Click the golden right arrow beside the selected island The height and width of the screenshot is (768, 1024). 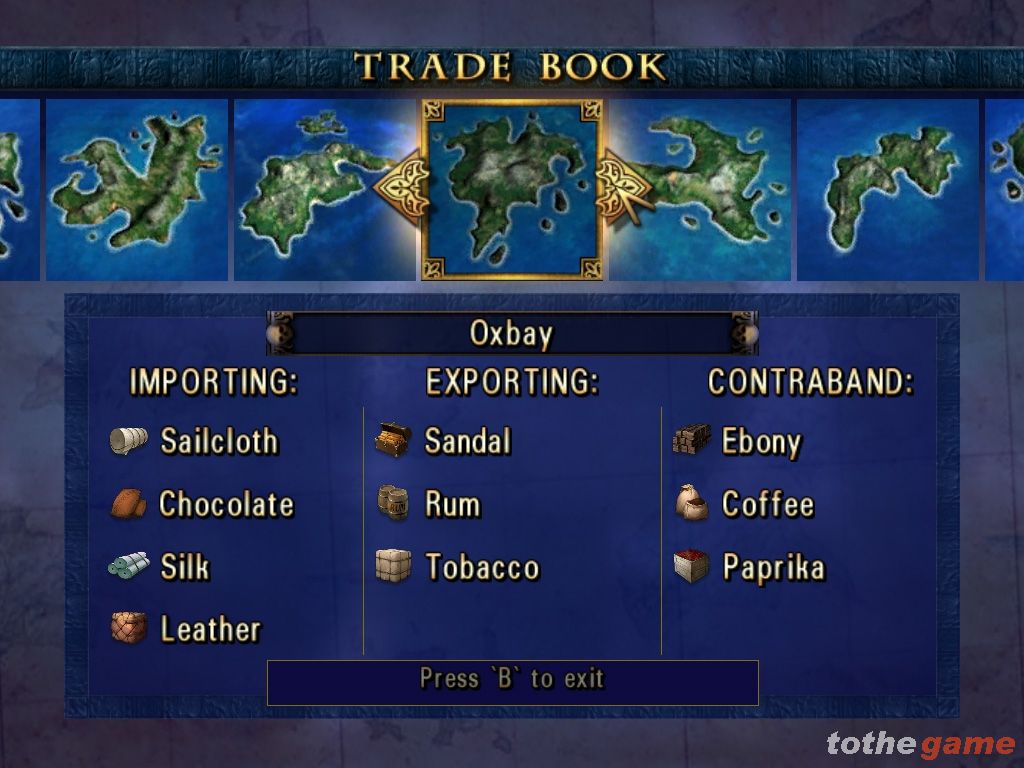(620, 186)
